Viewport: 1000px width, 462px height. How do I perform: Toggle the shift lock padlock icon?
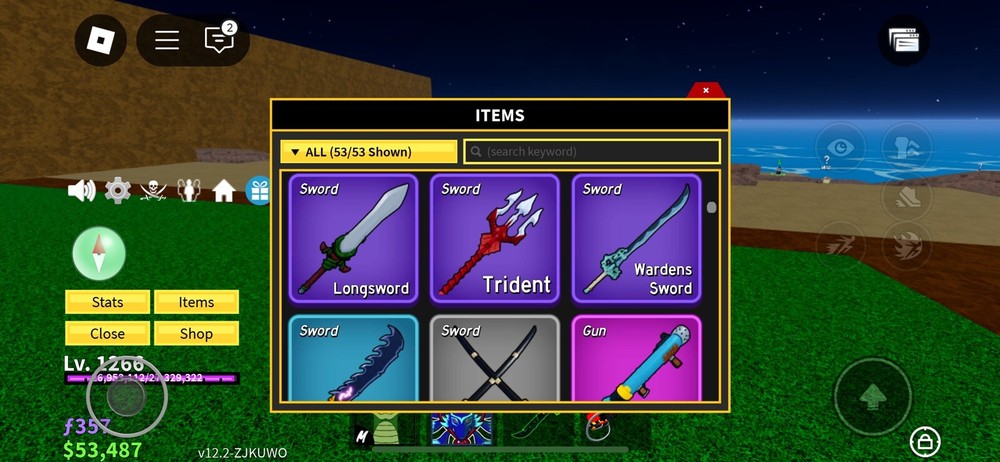pos(924,440)
